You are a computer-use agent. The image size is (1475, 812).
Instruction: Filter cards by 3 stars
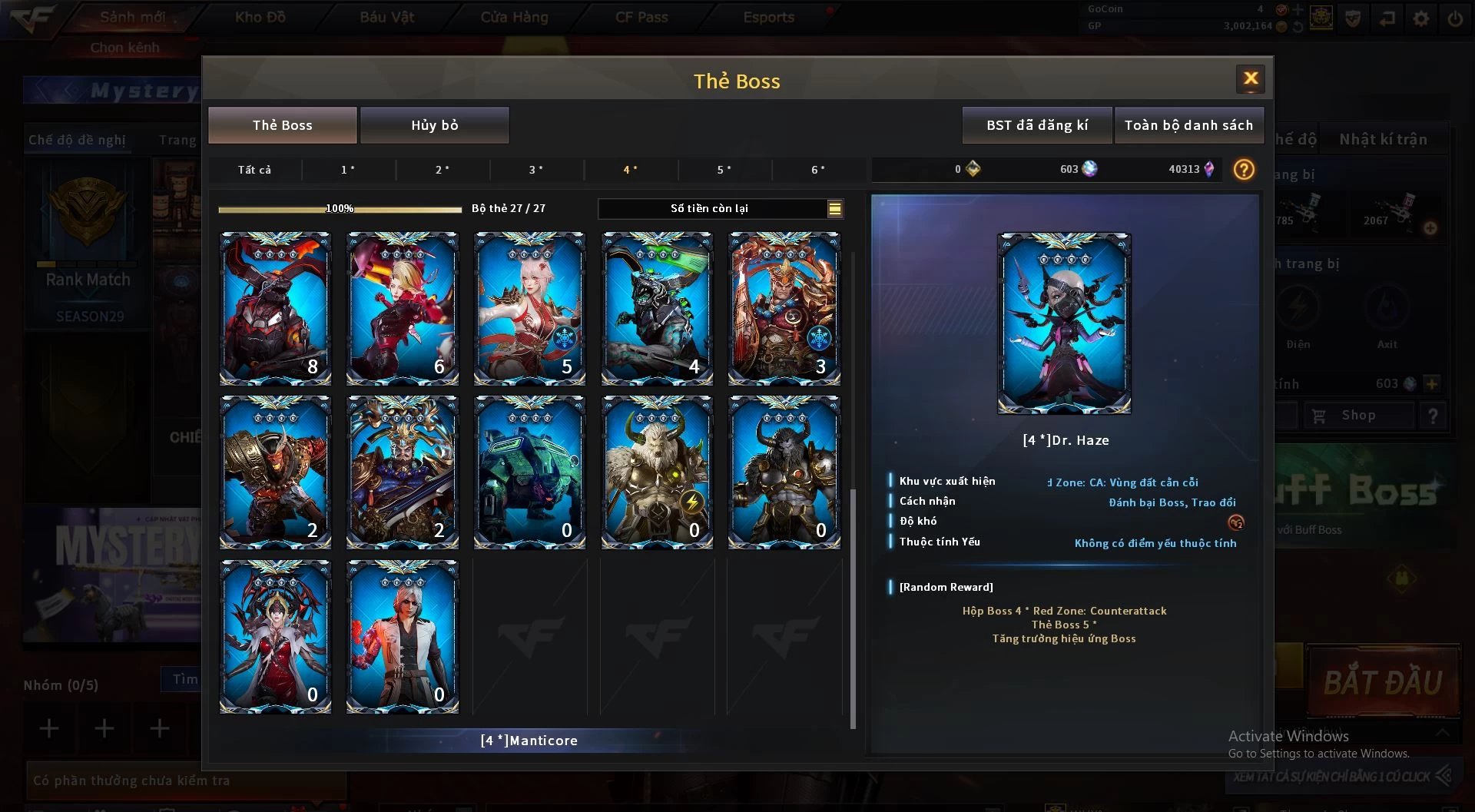(536, 170)
